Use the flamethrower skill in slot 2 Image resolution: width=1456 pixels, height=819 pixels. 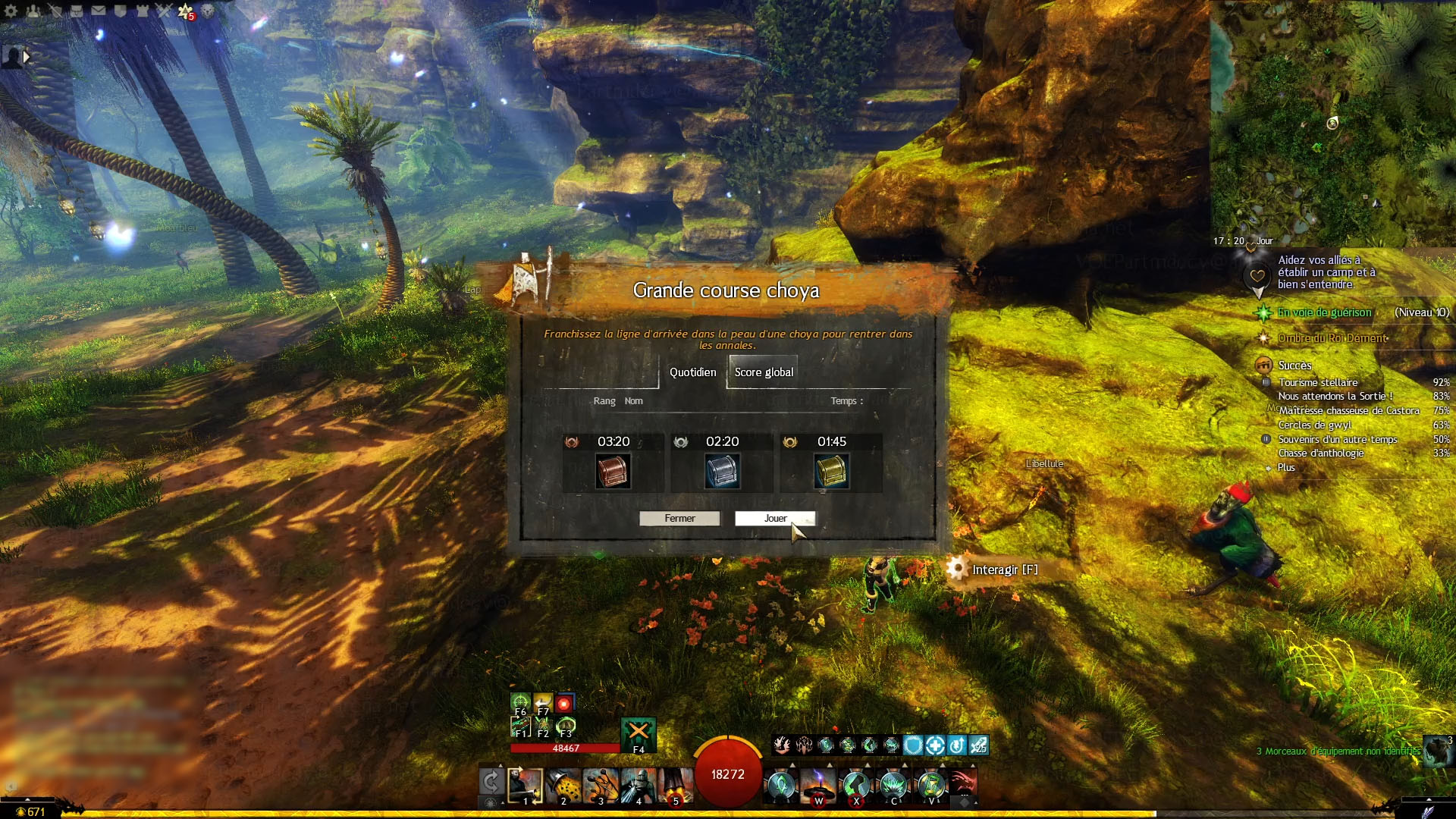563,785
